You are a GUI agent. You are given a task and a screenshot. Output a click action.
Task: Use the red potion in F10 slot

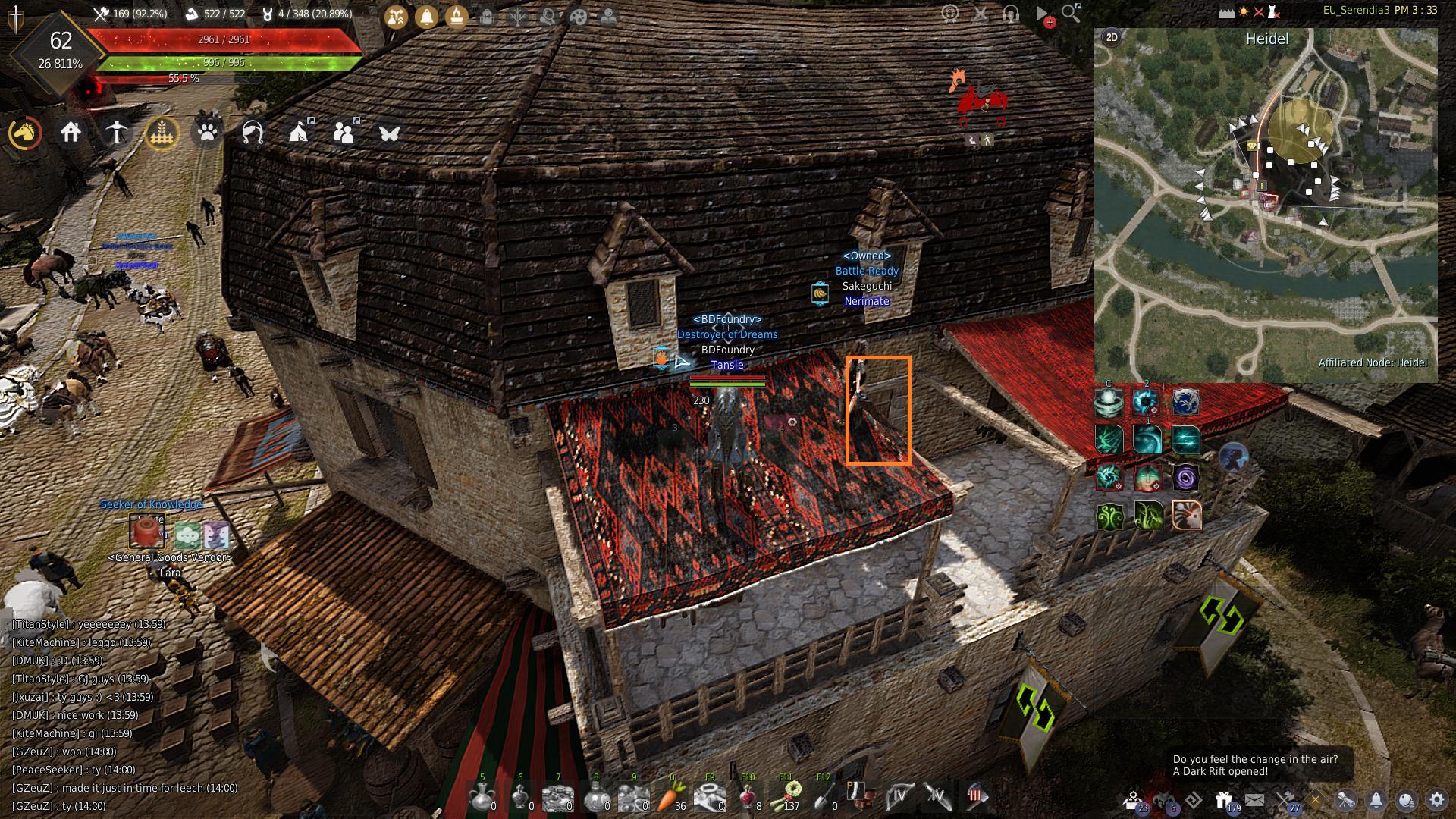(748, 797)
